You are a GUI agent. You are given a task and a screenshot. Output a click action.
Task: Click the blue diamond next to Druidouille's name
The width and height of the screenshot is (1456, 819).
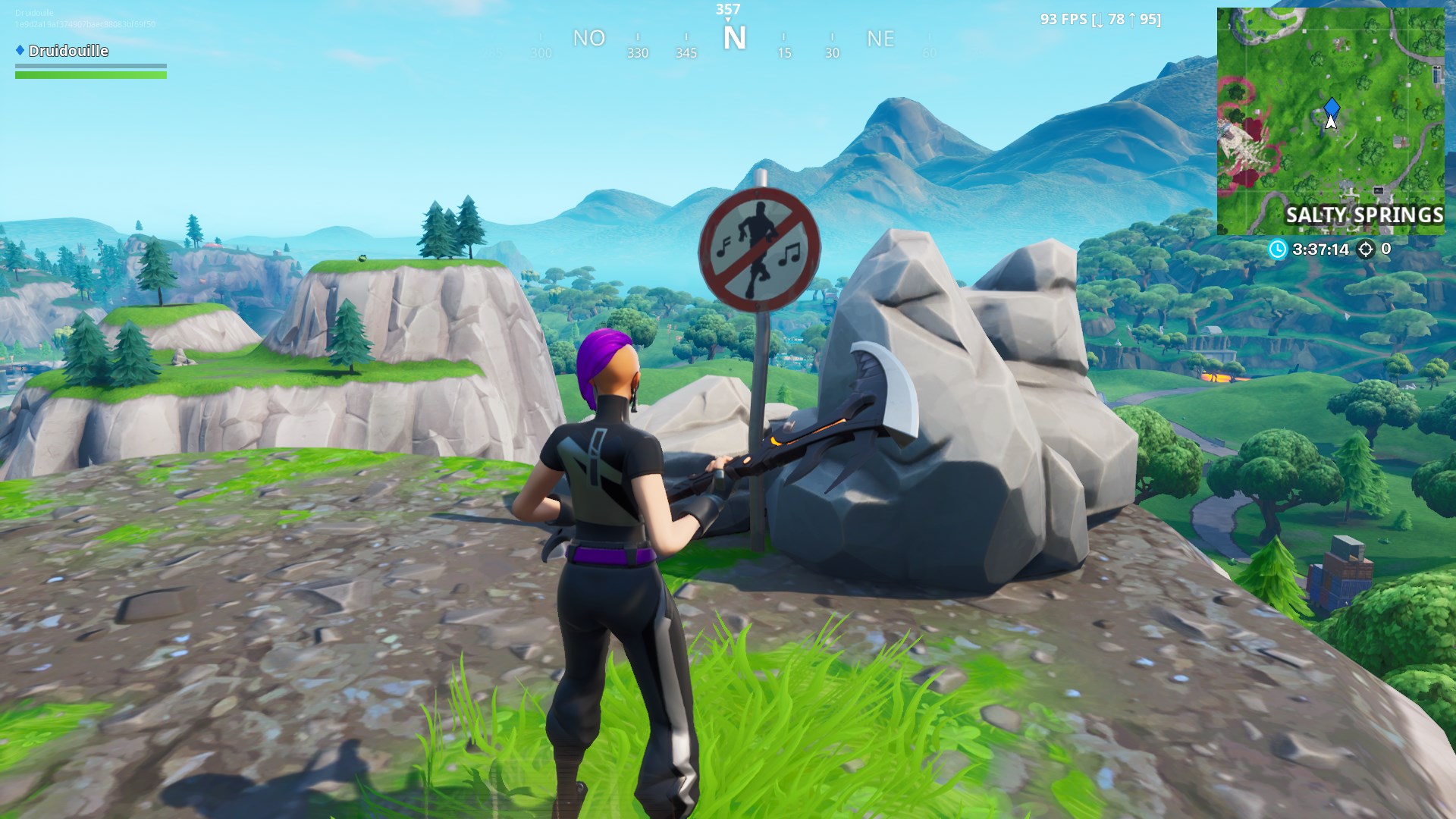pos(20,51)
